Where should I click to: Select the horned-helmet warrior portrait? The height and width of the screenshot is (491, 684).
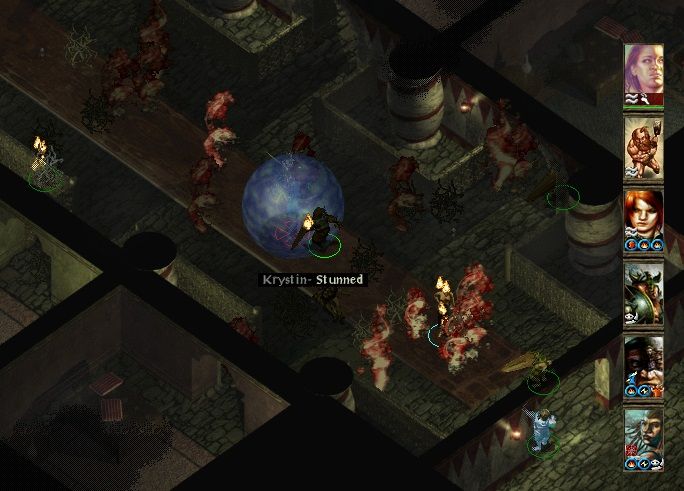click(x=643, y=289)
